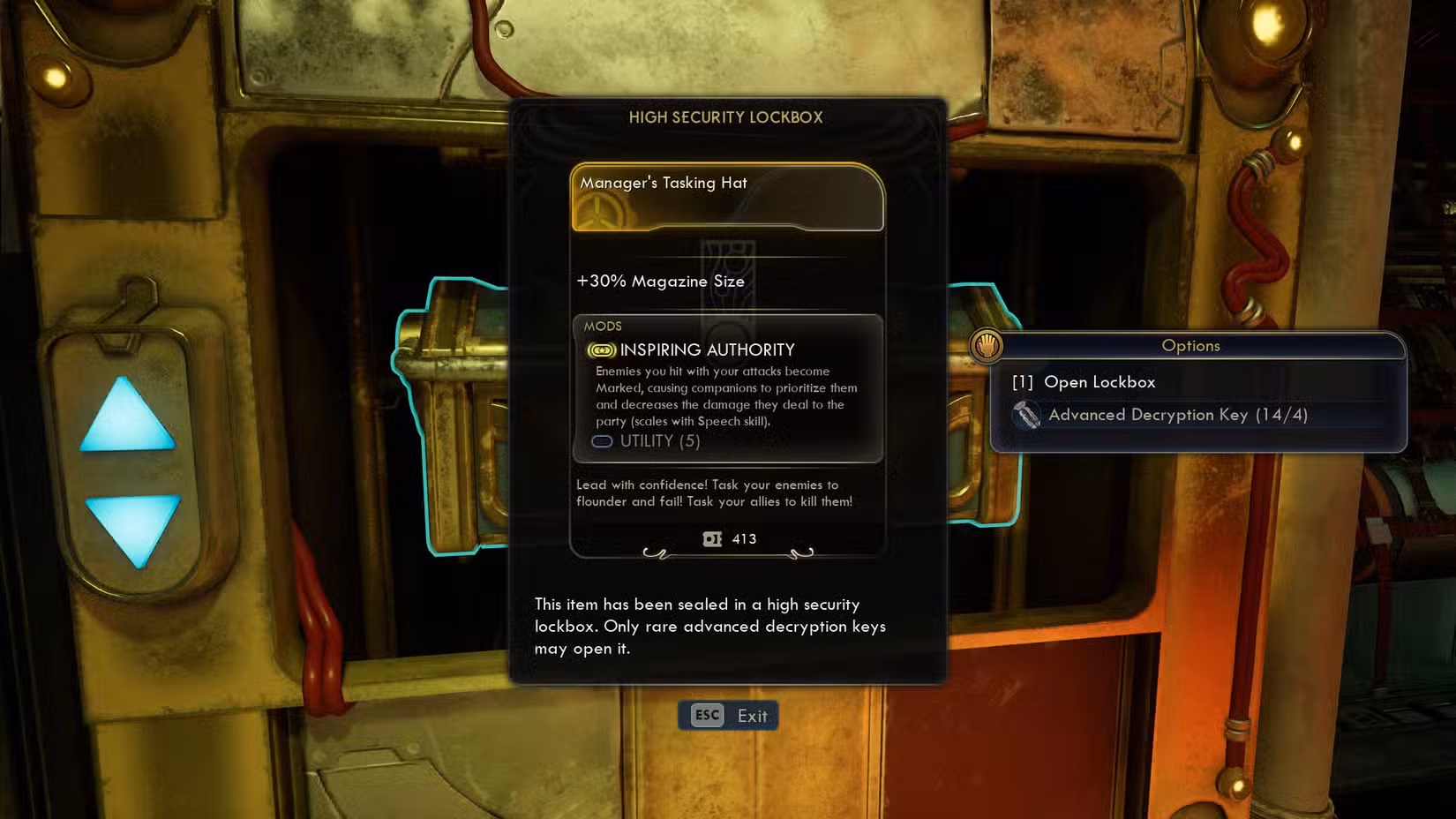Viewport: 1456px width, 819px height.
Task: Collapse the Manager's Tasking Hat details card
Action: coord(726,183)
